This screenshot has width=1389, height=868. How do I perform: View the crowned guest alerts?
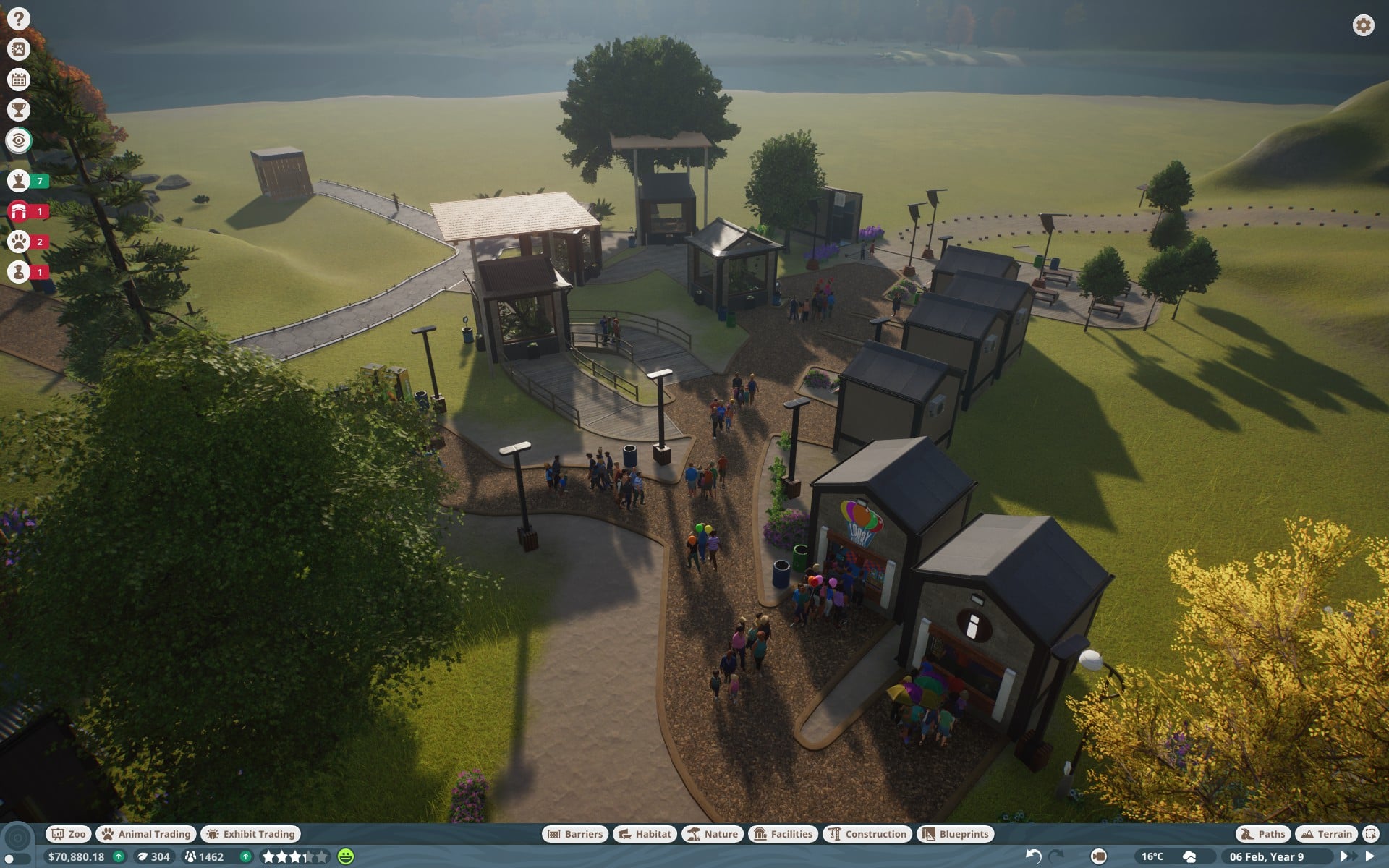pyautogui.click(x=20, y=181)
